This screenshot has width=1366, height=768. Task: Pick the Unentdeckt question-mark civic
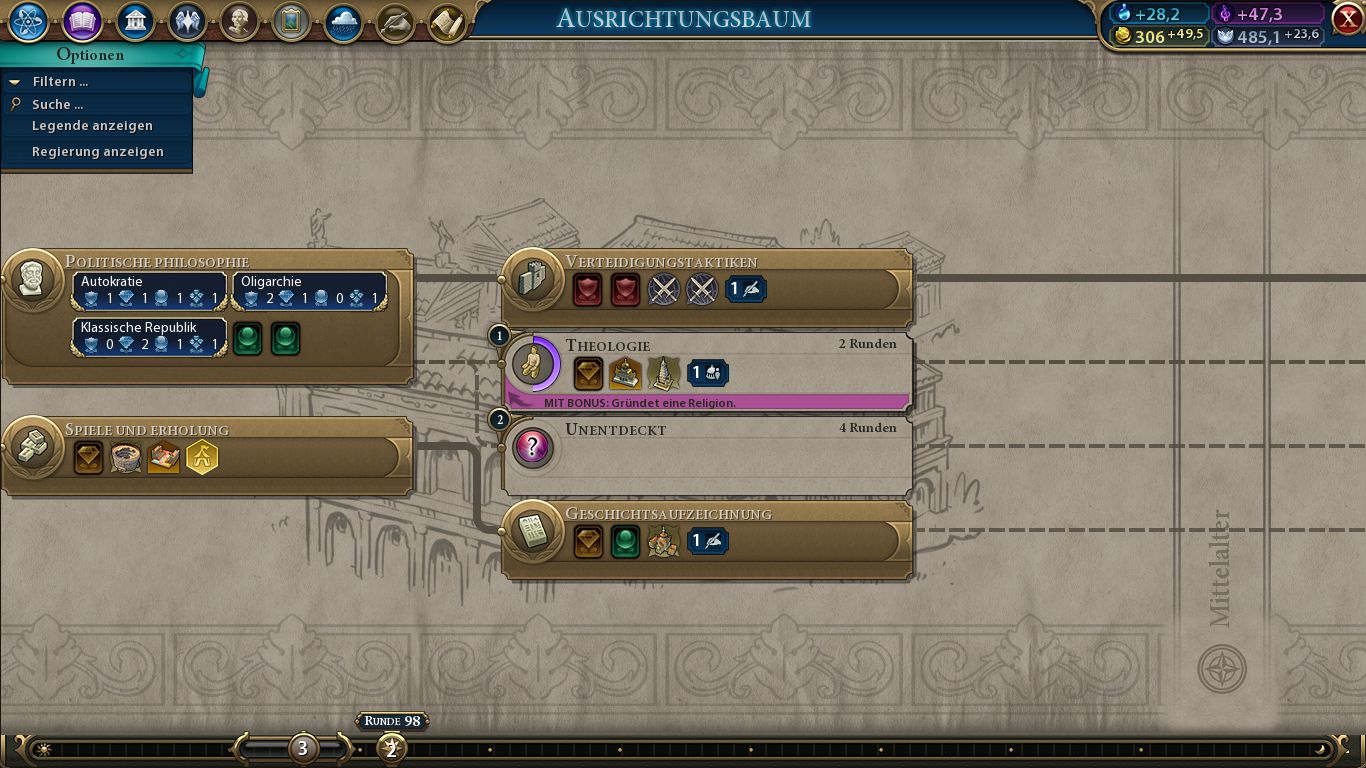click(615, 430)
